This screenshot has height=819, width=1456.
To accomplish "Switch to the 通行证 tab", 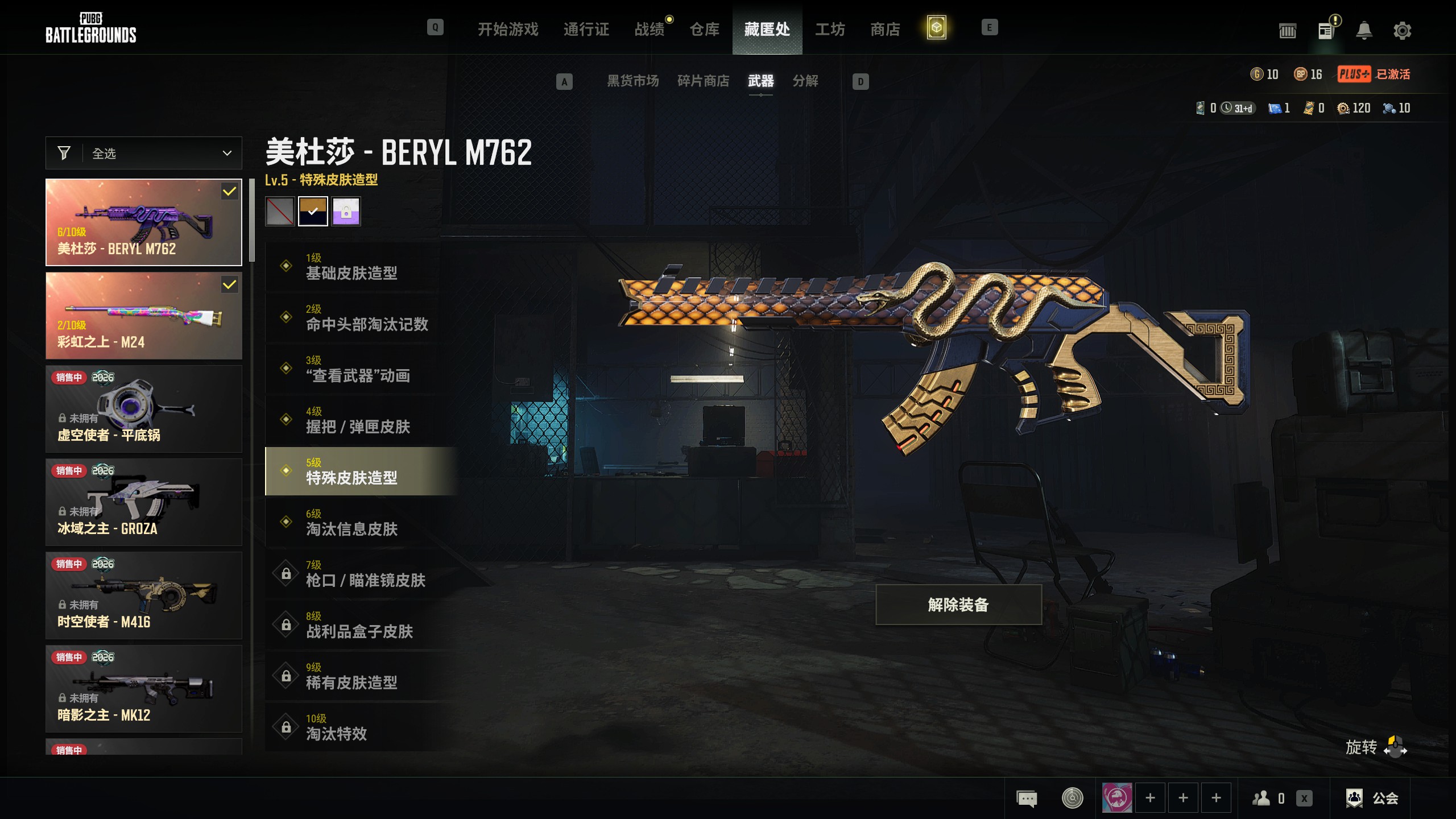I will pyautogui.click(x=586, y=29).
